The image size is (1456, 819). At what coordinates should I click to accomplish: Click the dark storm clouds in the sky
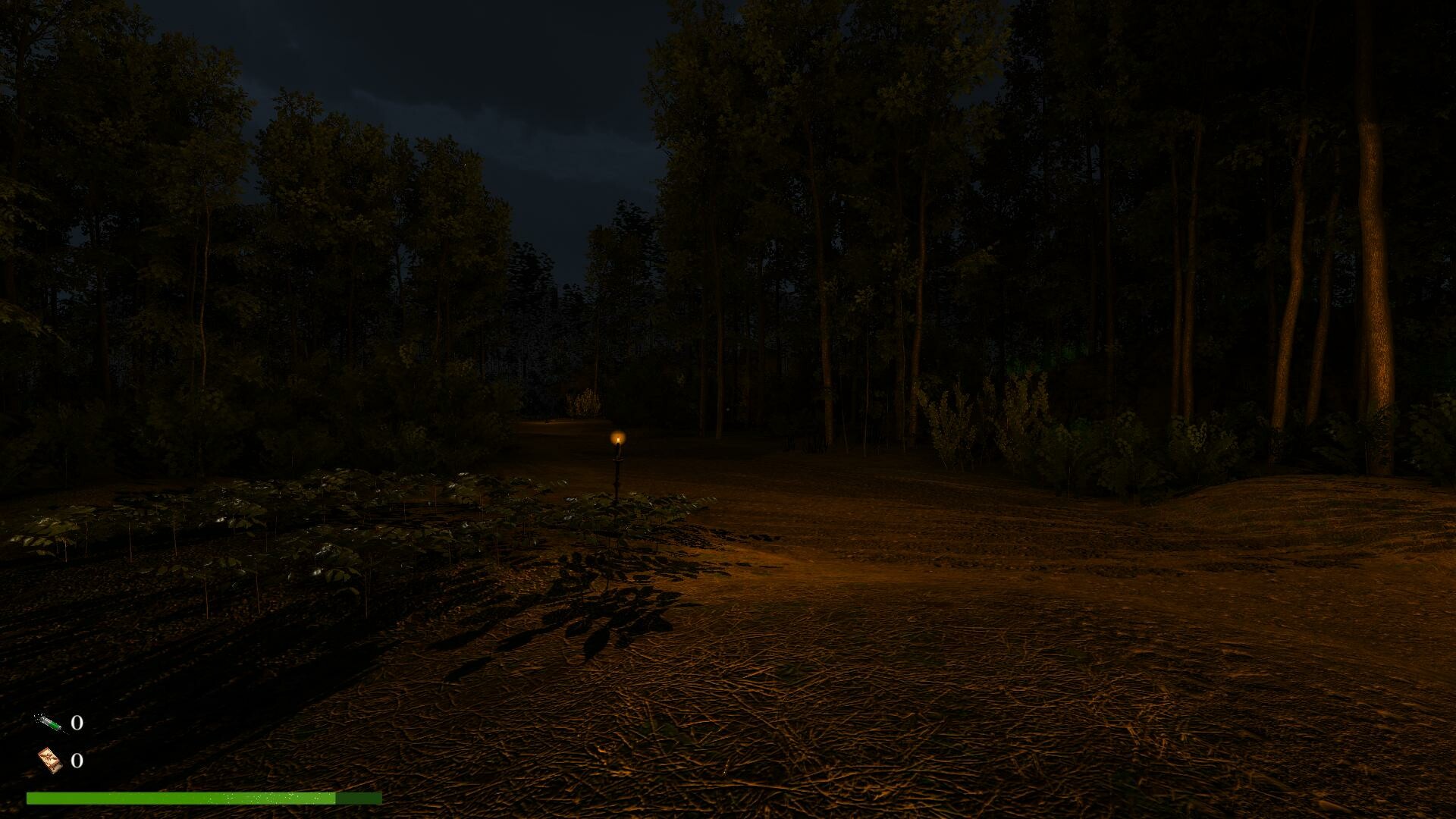(531, 114)
